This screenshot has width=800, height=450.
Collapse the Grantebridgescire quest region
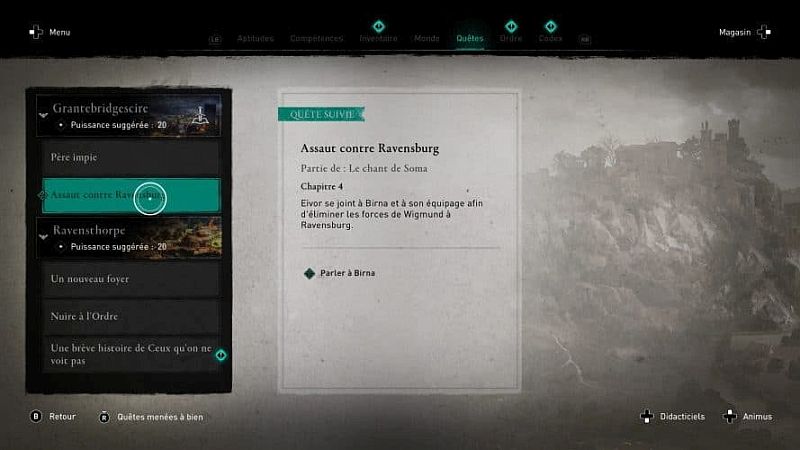click(43, 115)
